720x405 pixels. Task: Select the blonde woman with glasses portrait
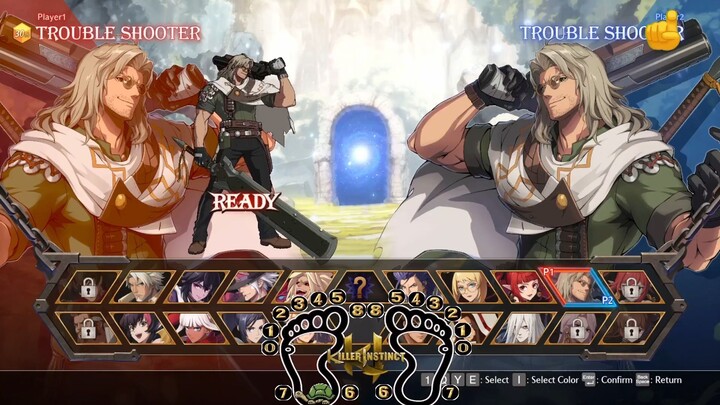coord(466,288)
